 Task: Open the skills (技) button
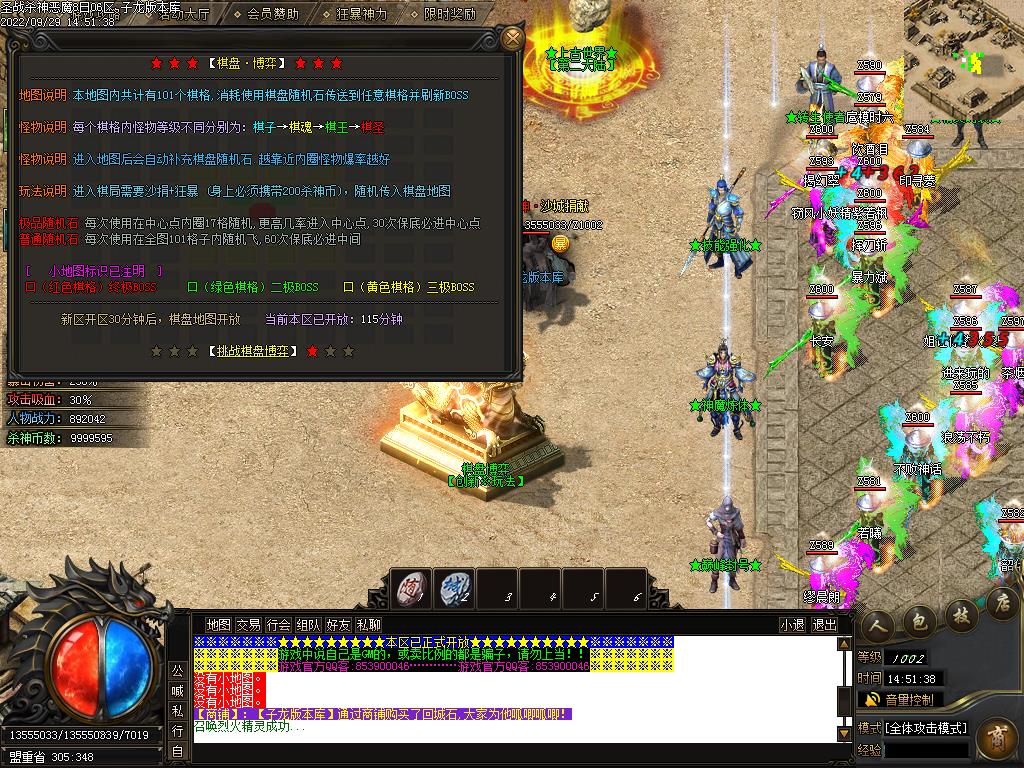pyautogui.click(x=961, y=613)
